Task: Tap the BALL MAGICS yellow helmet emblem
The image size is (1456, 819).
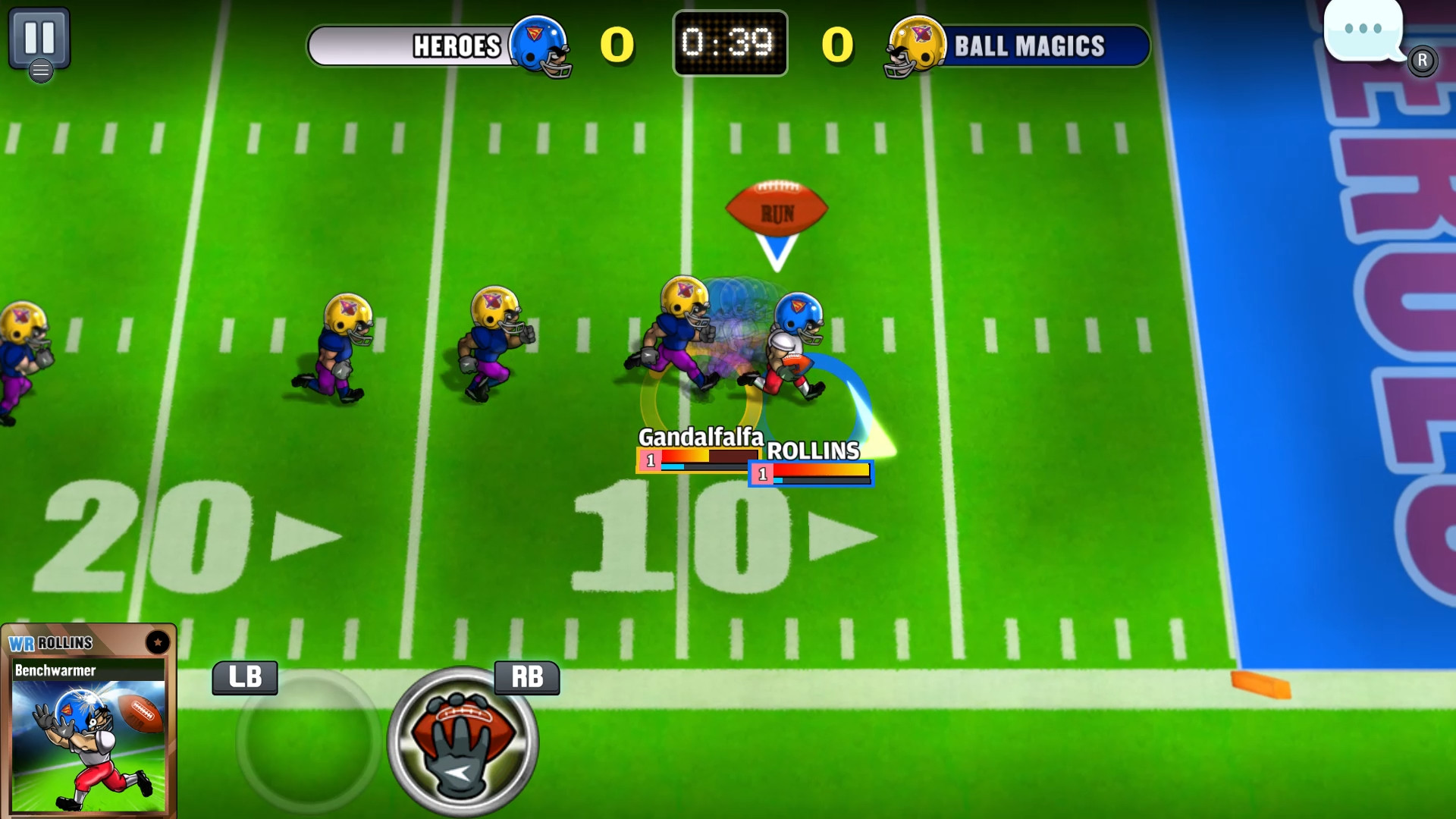Action: (x=915, y=47)
